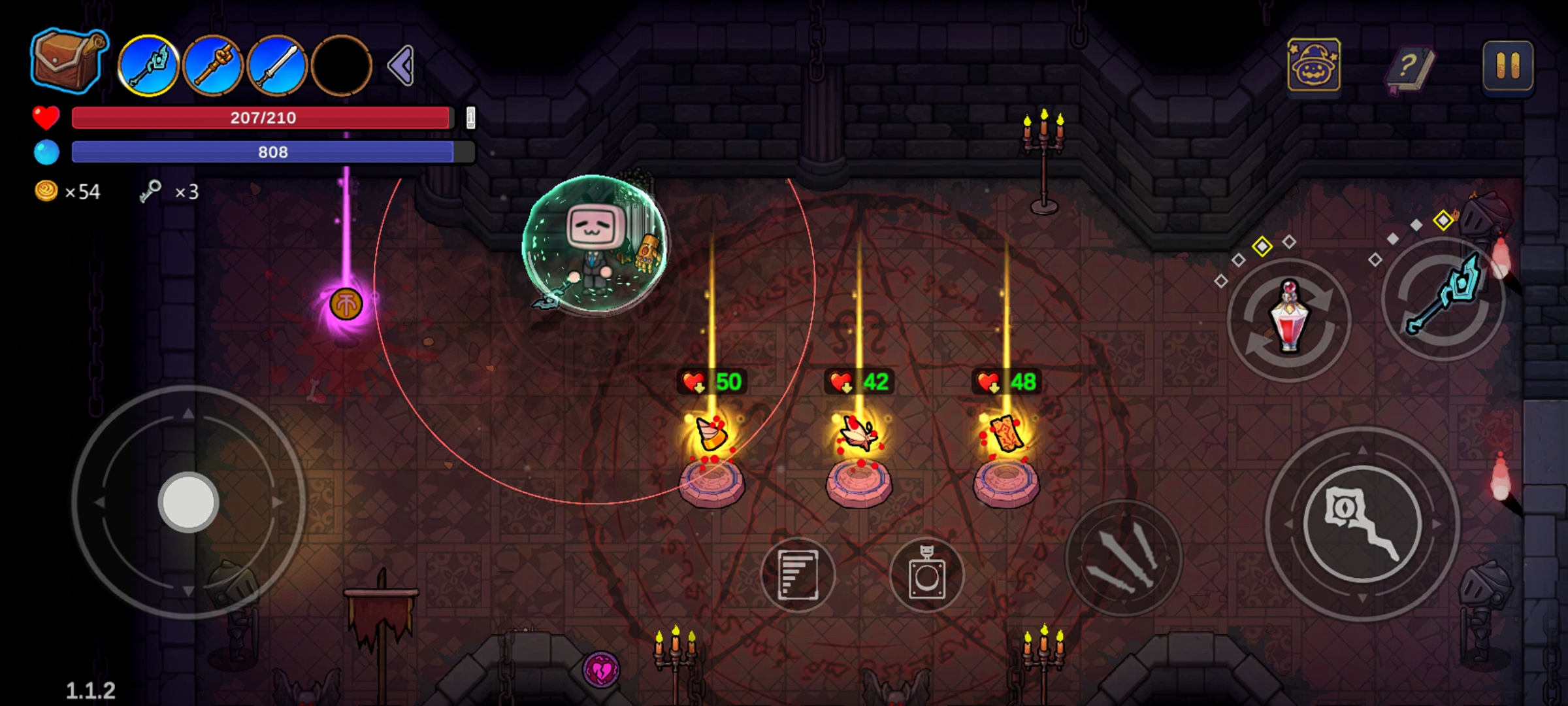Open the scroll list button
The image size is (1568, 706).
[x=798, y=575]
